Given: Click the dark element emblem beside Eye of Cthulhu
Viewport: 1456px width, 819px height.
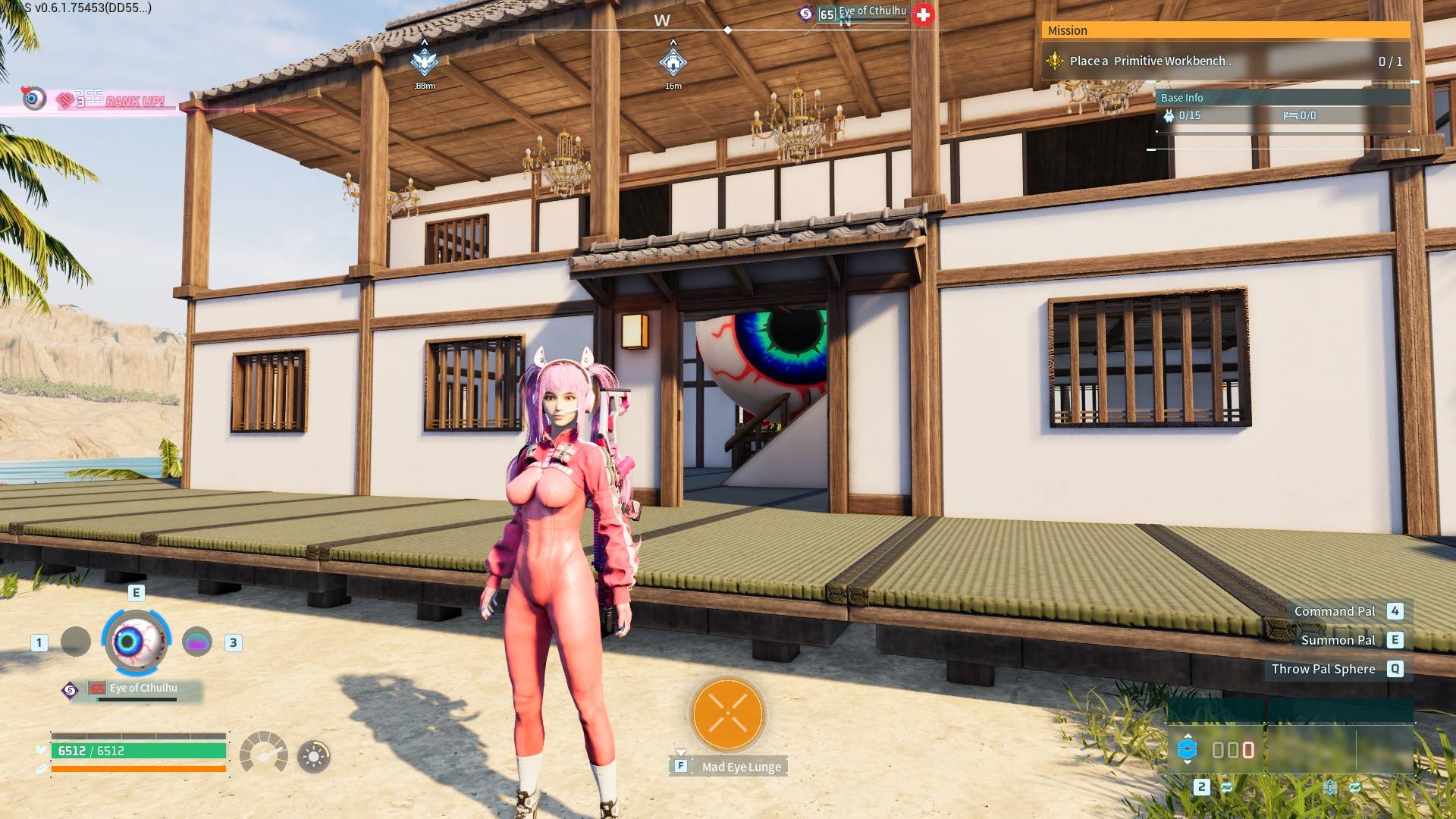Looking at the screenshot, I should [69, 689].
